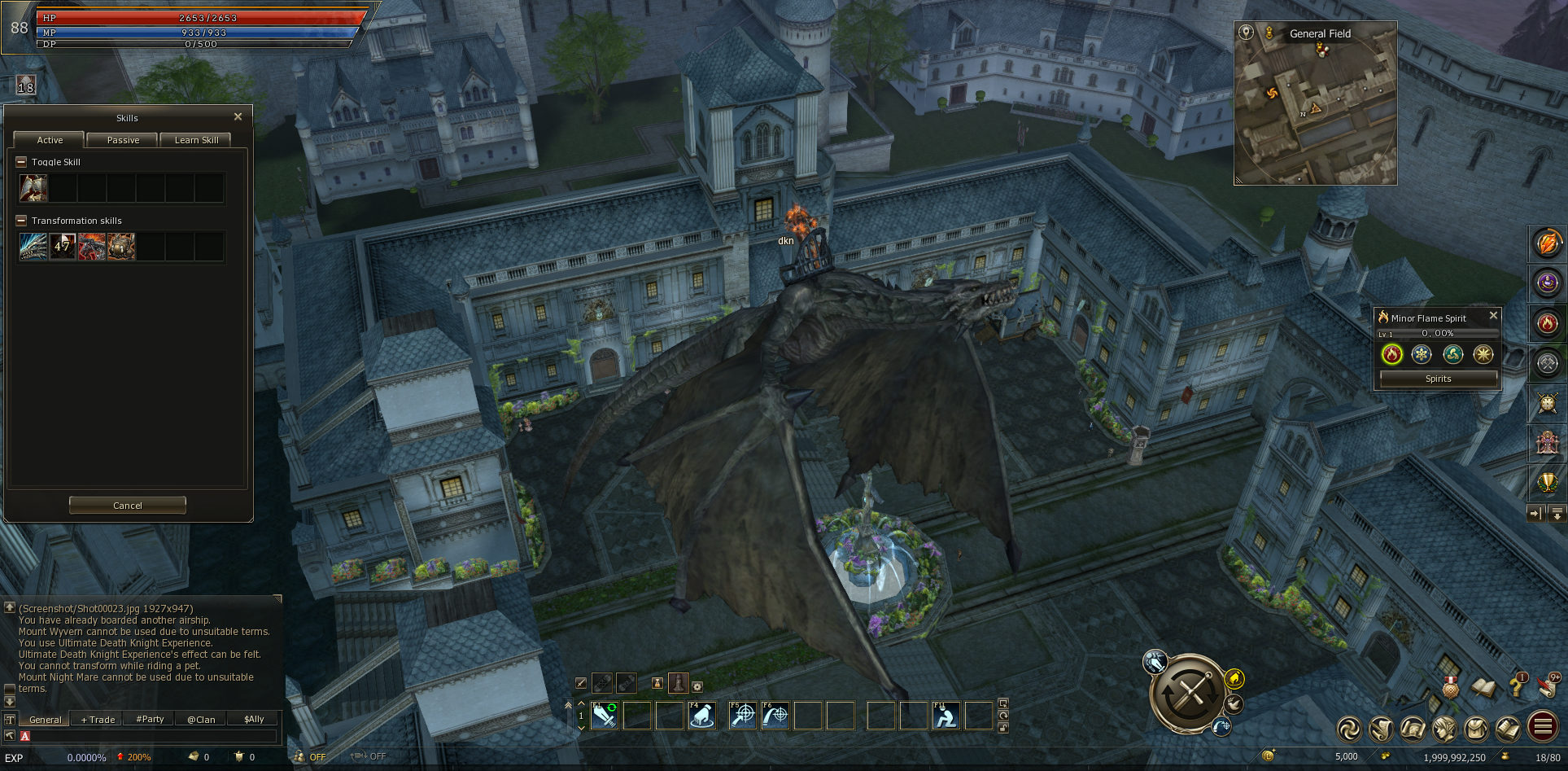Open the main menu with red button
This screenshot has width=1568, height=771.
click(1543, 727)
